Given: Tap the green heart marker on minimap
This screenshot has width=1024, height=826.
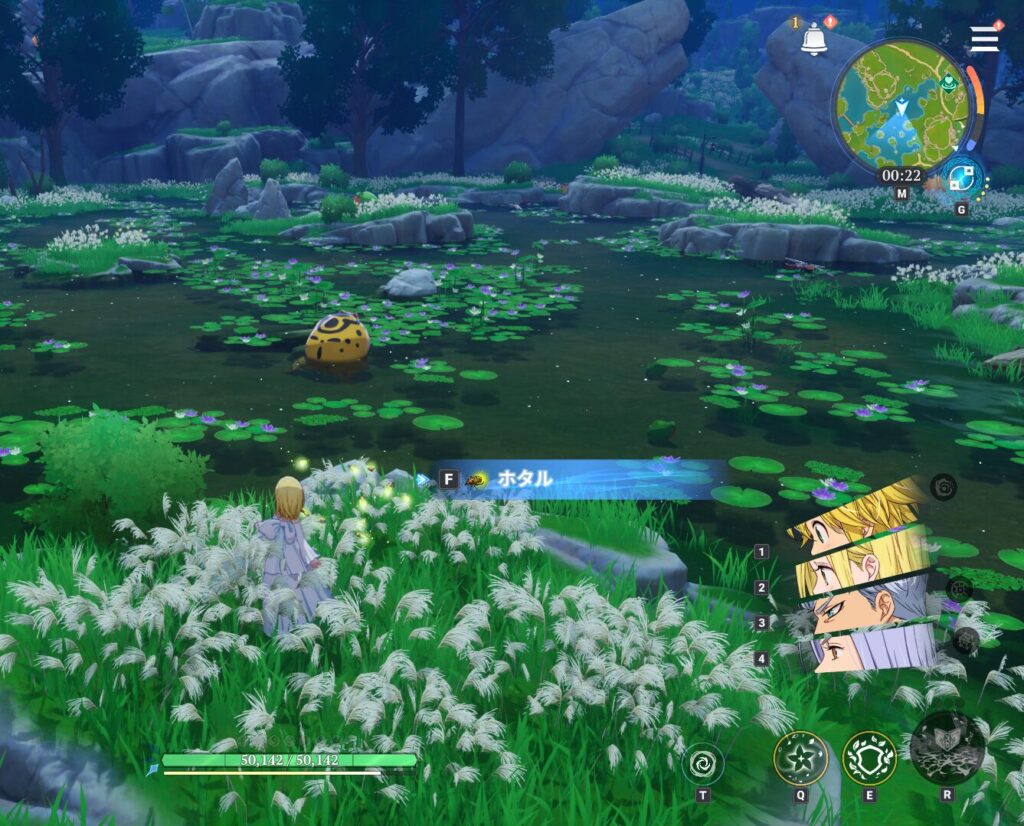Looking at the screenshot, I should point(948,82).
